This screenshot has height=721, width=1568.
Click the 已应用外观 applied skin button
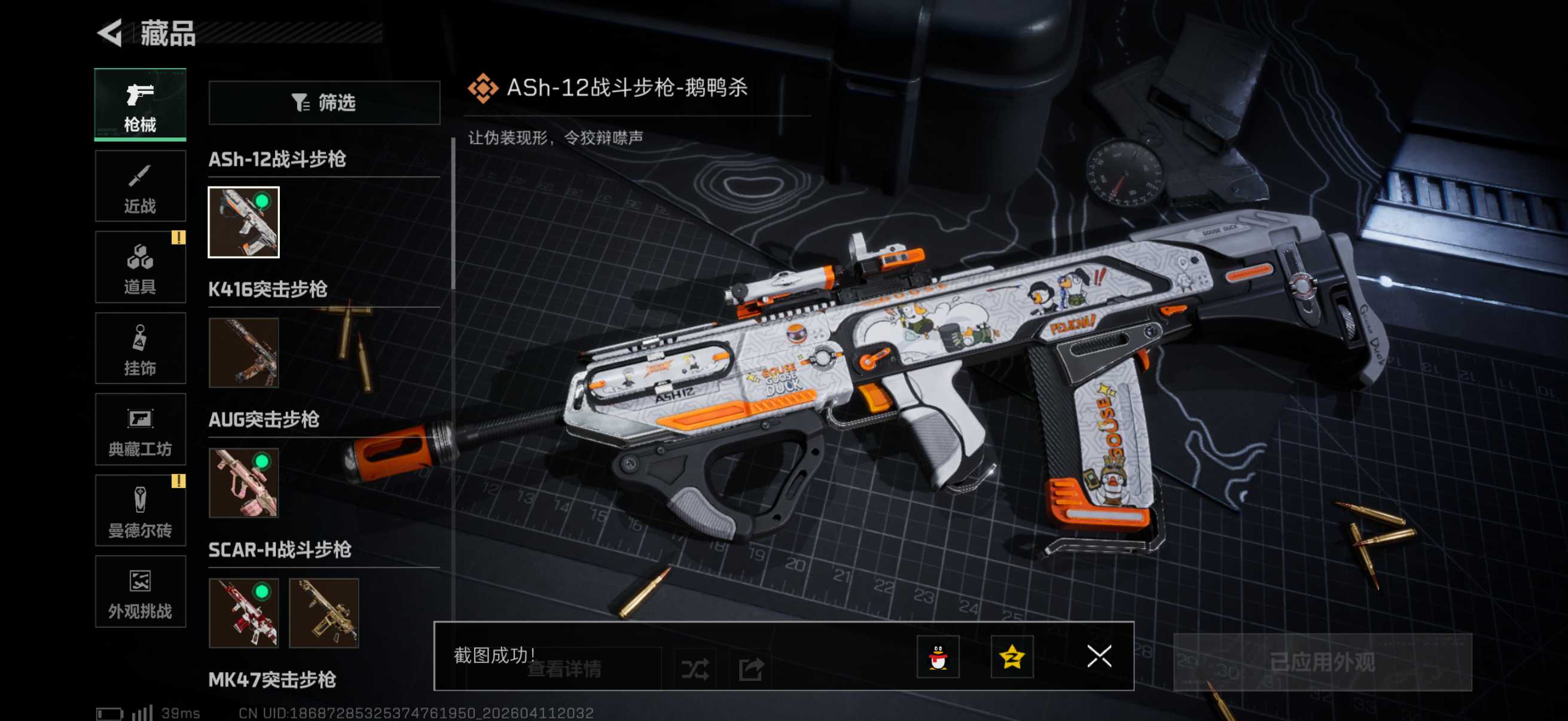(x=1322, y=662)
